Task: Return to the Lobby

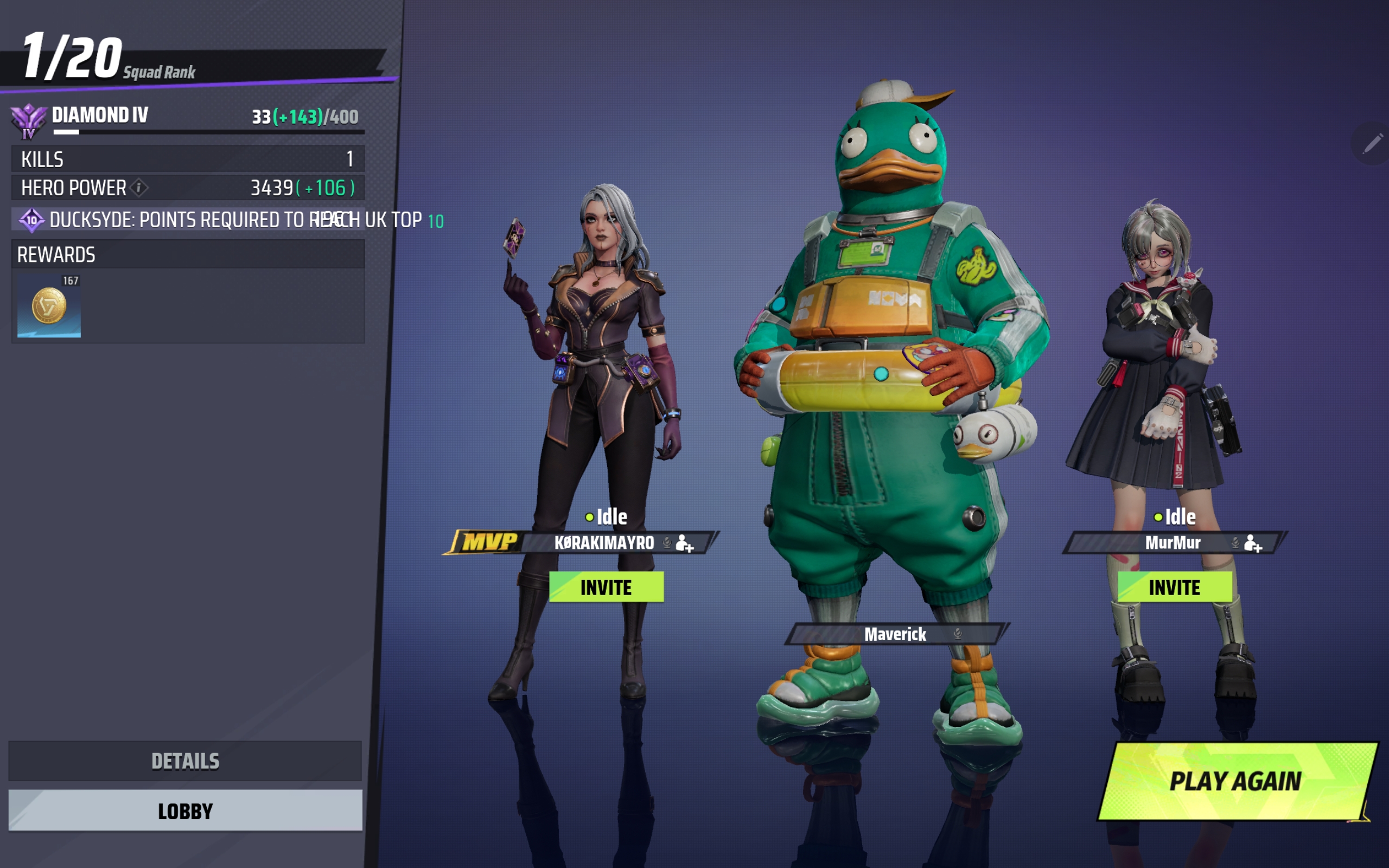Action: pyautogui.click(x=185, y=810)
